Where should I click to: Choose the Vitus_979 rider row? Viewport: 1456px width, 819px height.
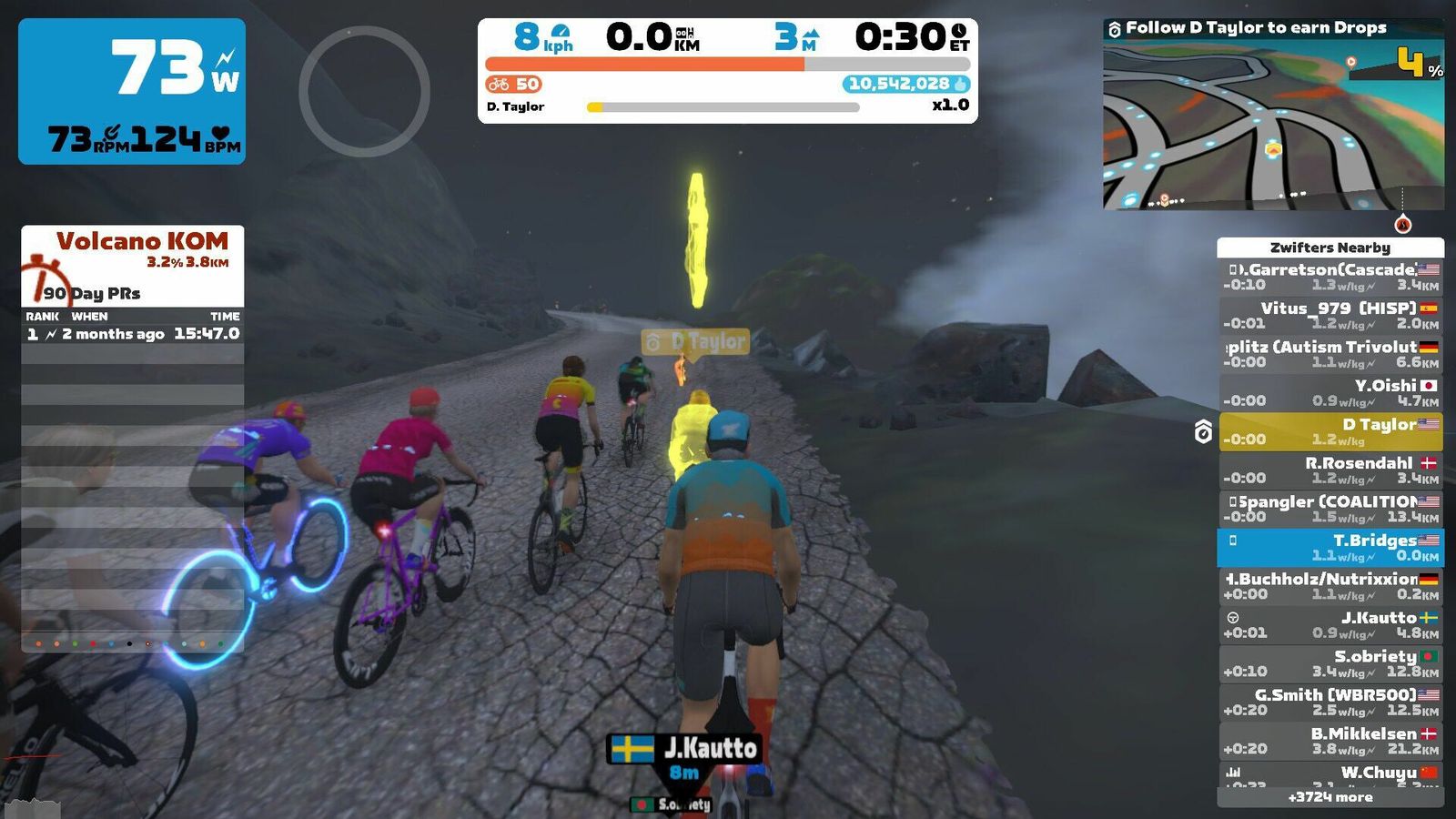coord(1330,315)
